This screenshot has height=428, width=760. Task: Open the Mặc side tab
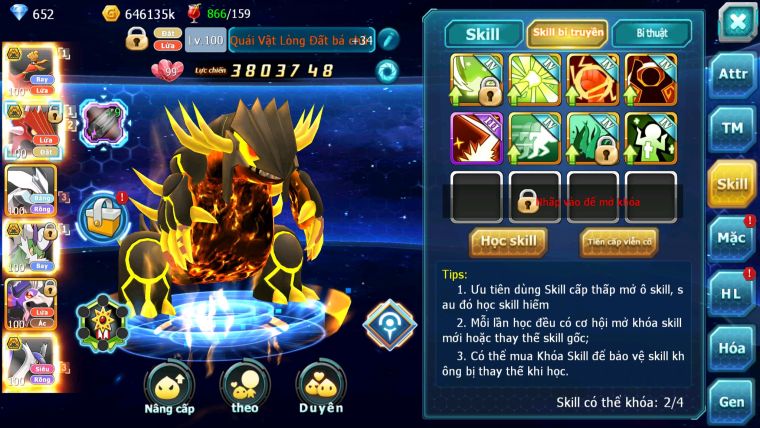coord(731,238)
